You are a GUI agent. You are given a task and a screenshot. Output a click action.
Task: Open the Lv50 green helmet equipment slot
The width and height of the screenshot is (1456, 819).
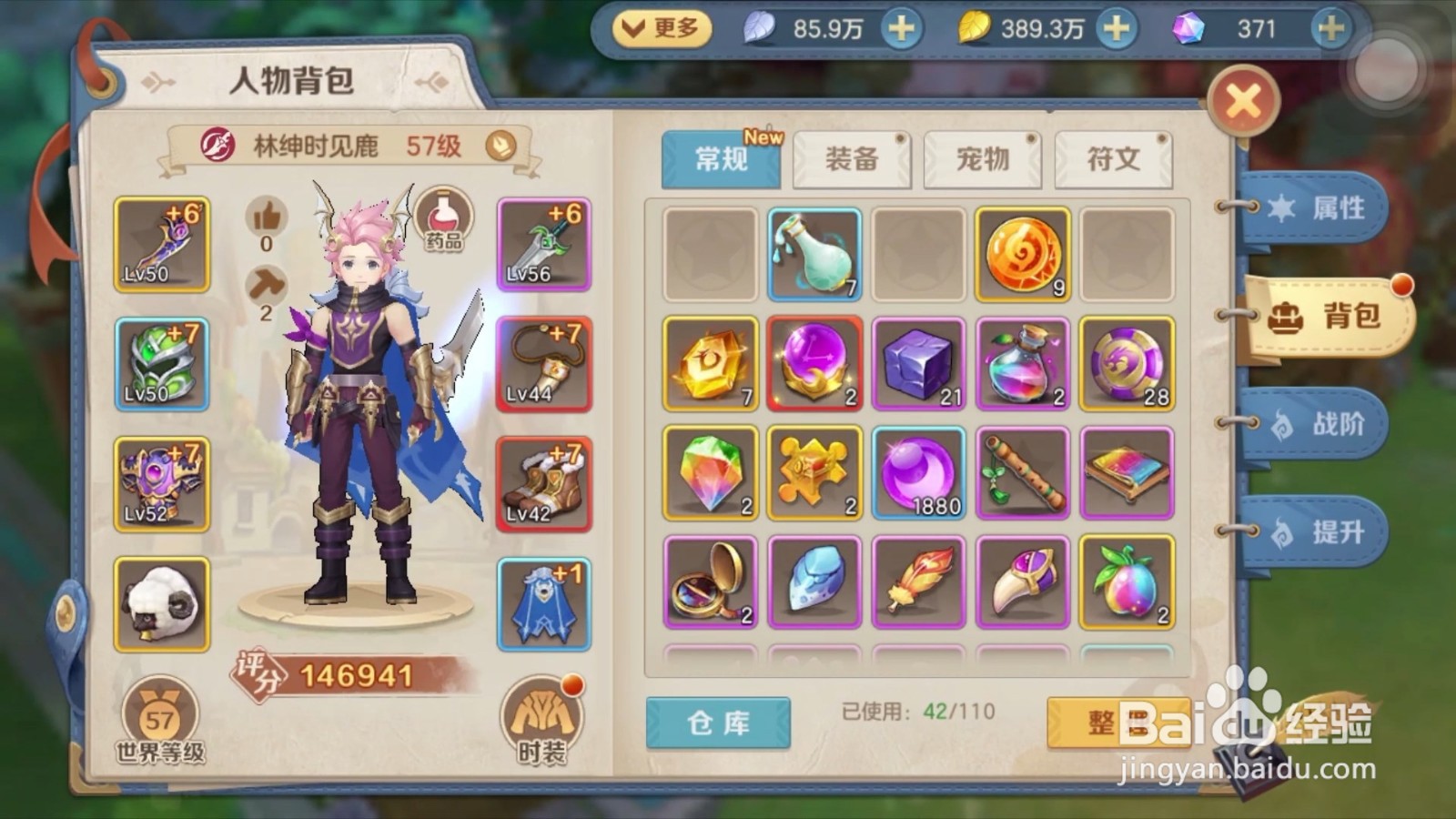point(162,362)
